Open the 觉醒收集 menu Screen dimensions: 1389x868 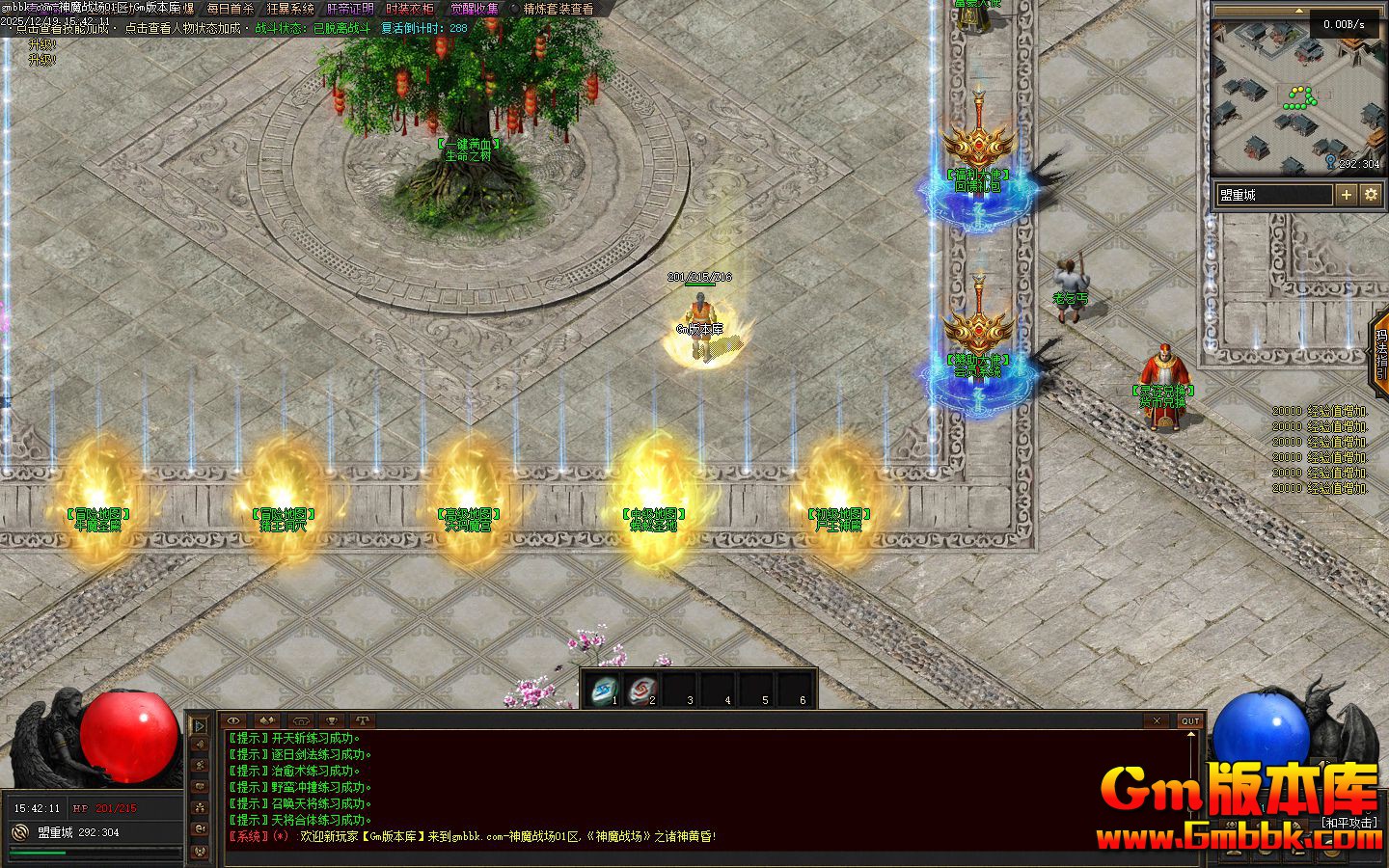(x=475, y=9)
